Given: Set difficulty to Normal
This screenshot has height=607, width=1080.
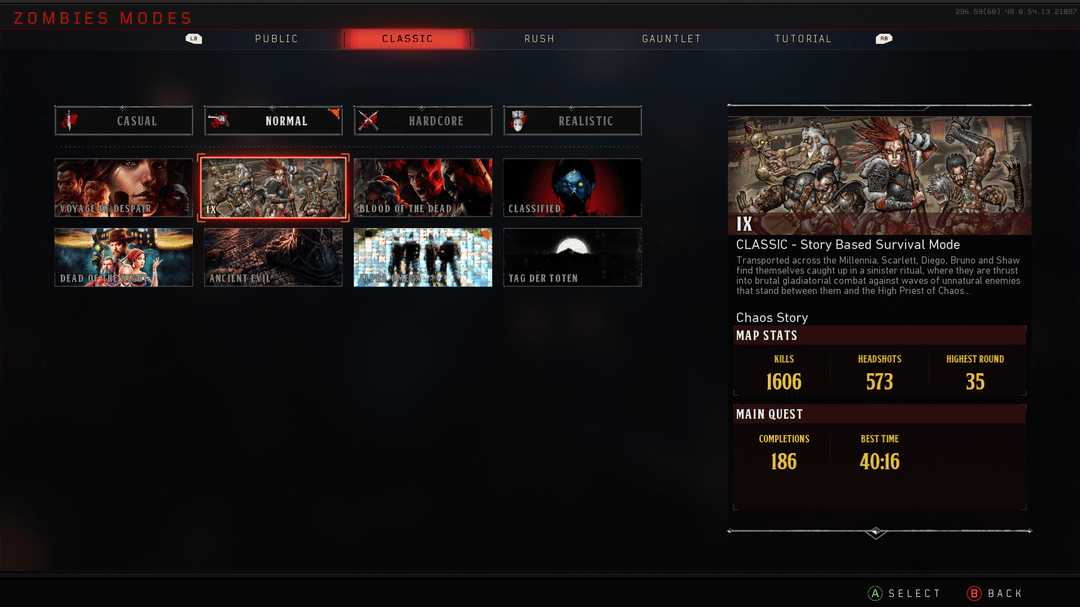Looking at the screenshot, I should (273, 121).
